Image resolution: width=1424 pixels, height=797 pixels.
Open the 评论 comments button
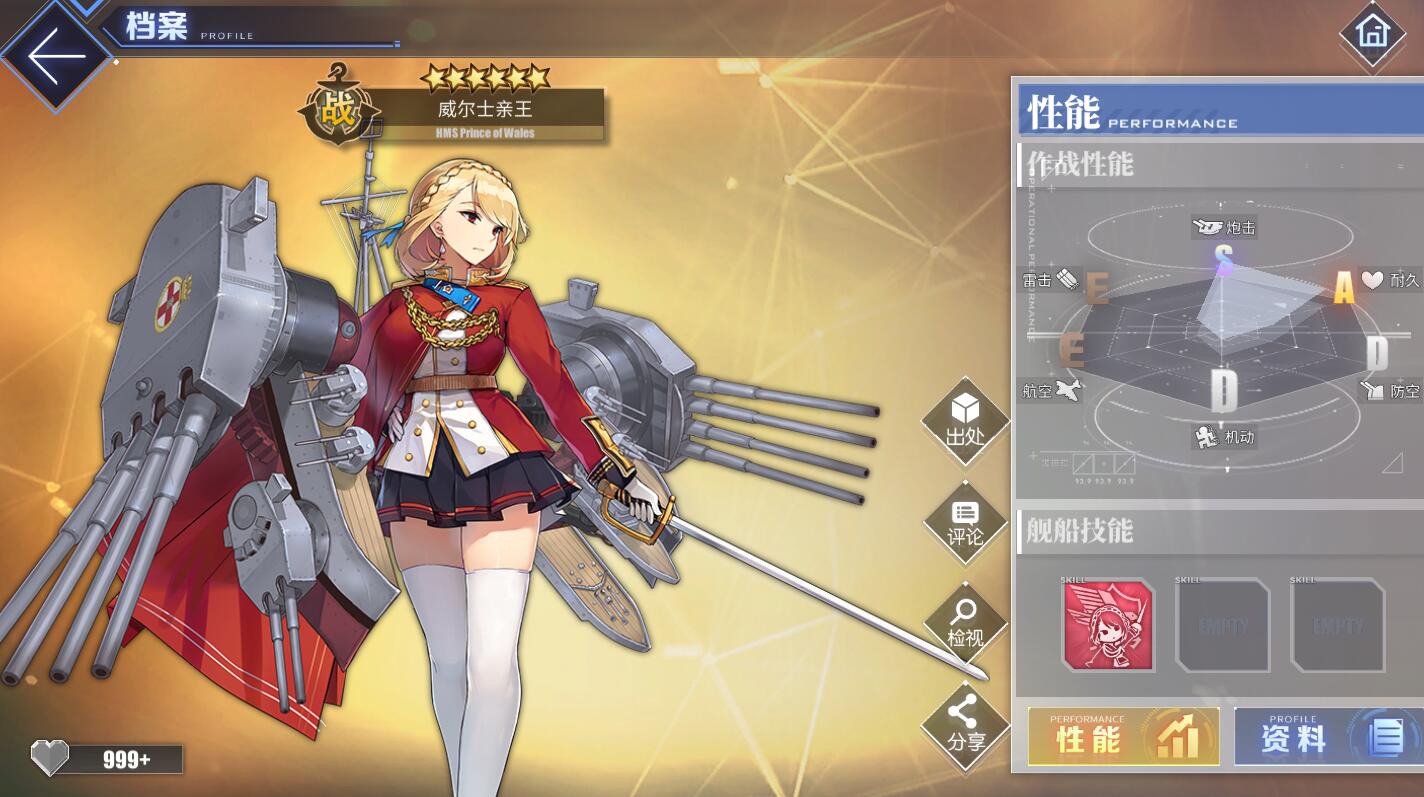965,524
